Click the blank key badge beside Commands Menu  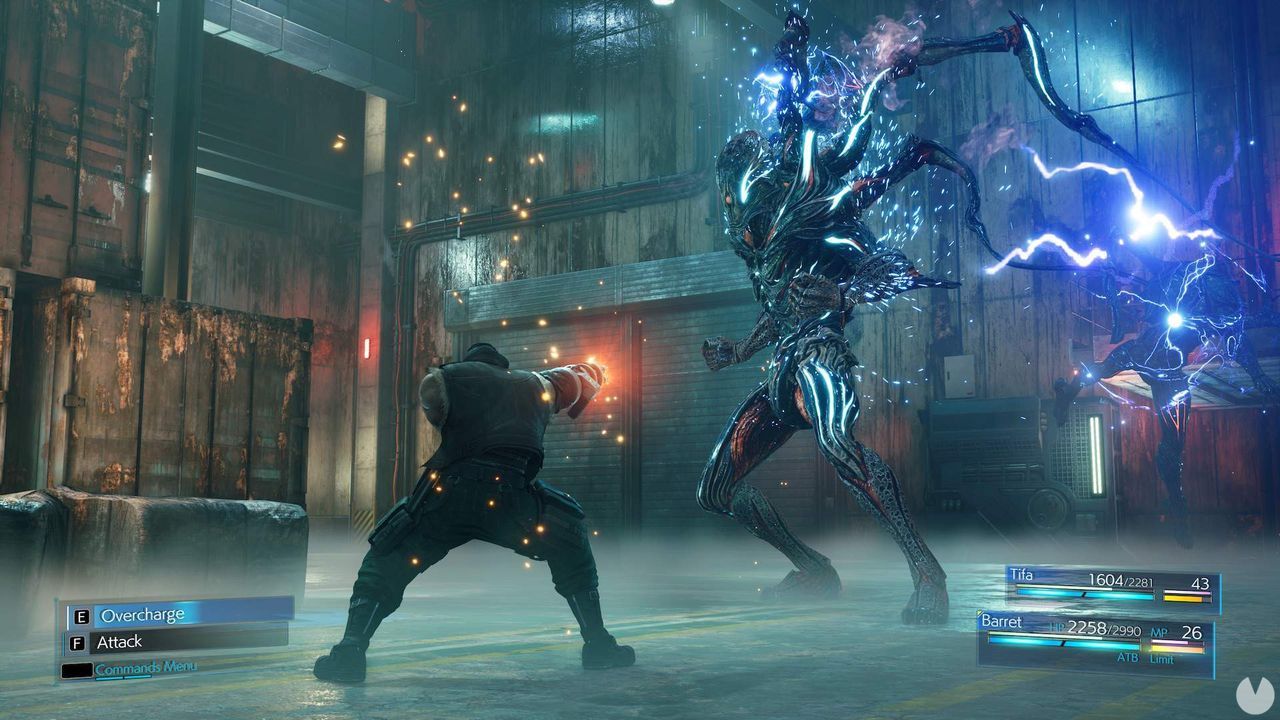pos(78,669)
